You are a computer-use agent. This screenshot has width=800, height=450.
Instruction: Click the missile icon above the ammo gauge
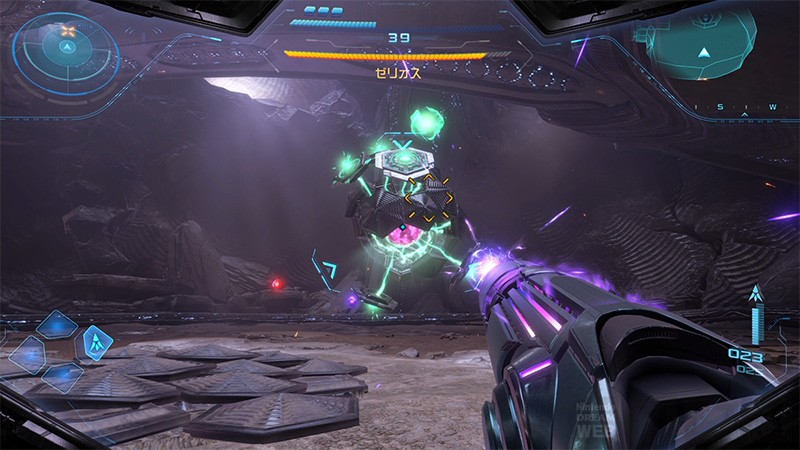click(x=756, y=294)
